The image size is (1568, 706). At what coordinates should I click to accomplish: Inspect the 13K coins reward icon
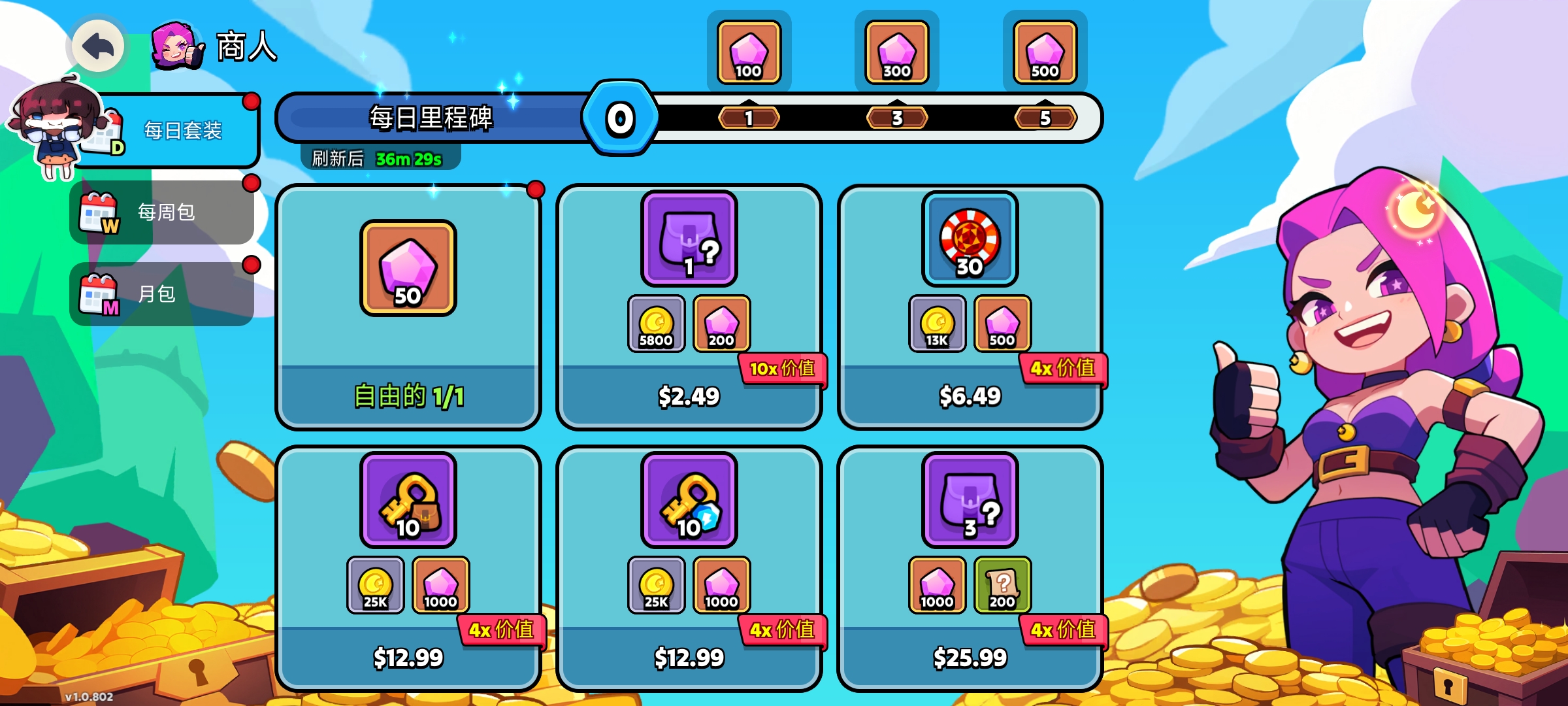tap(937, 324)
